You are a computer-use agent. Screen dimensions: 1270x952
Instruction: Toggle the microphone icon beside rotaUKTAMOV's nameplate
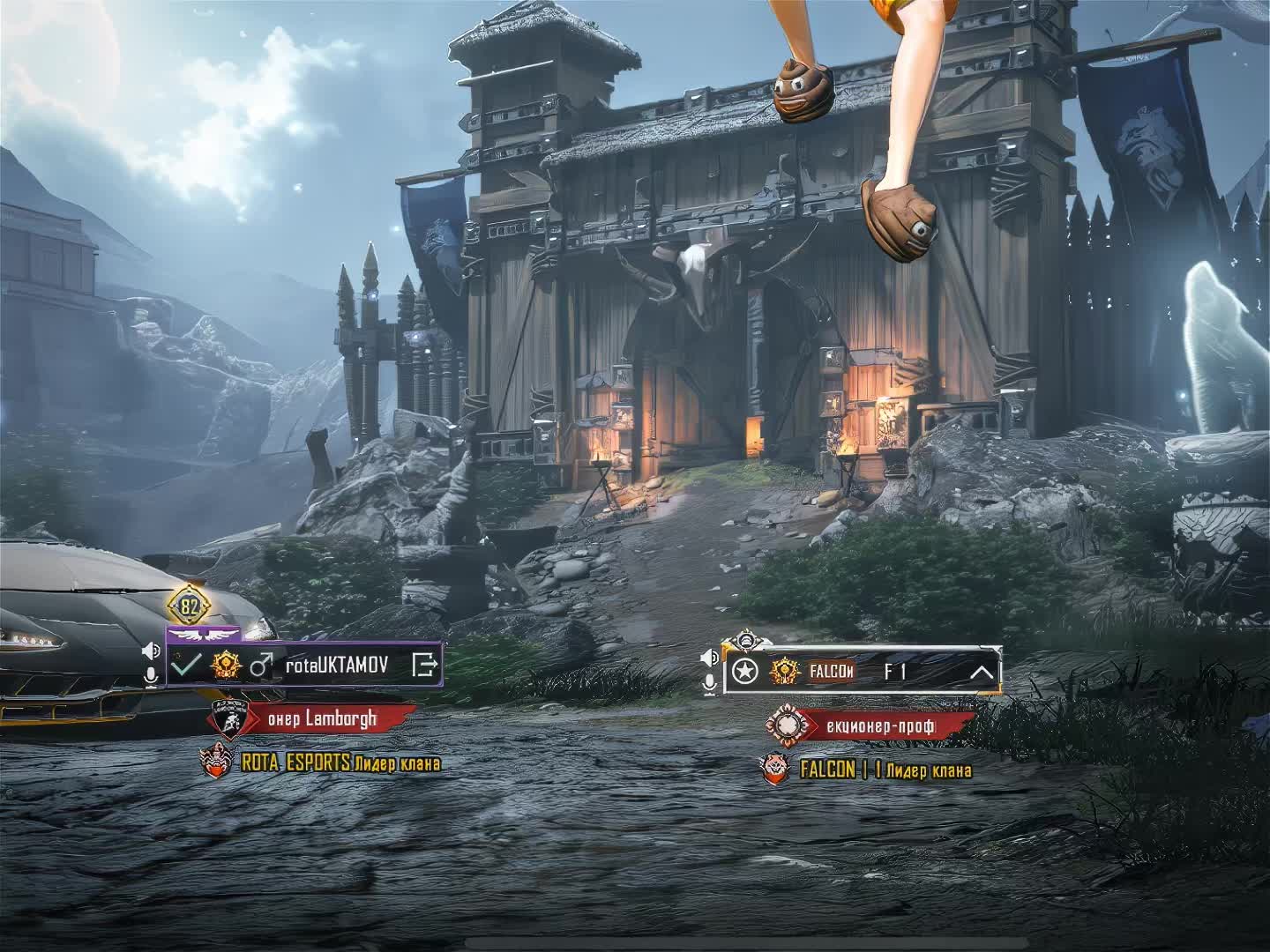point(152,675)
